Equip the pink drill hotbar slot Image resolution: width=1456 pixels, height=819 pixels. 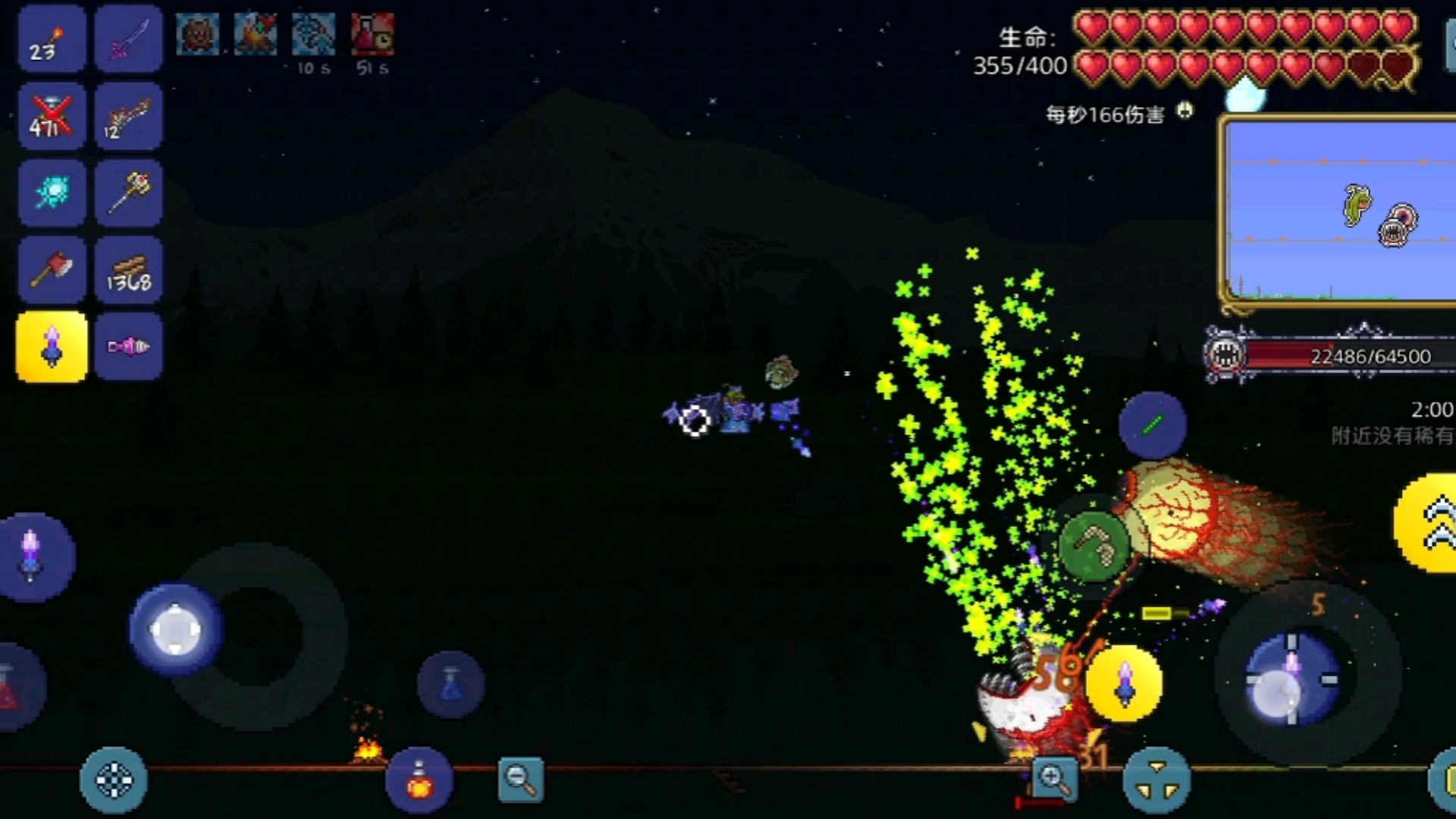pyautogui.click(x=129, y=347)
